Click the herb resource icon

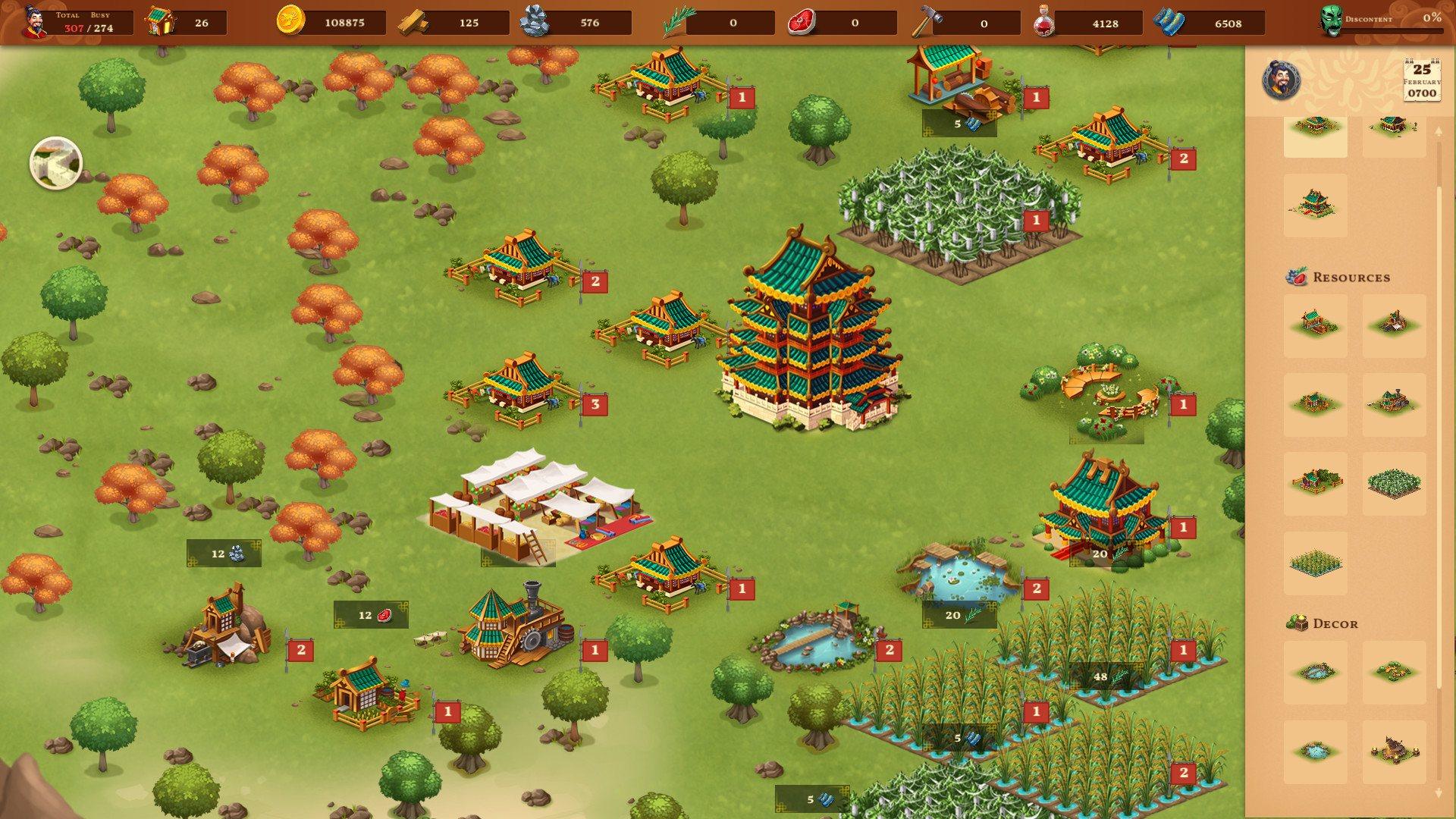(x=677, y=22)
